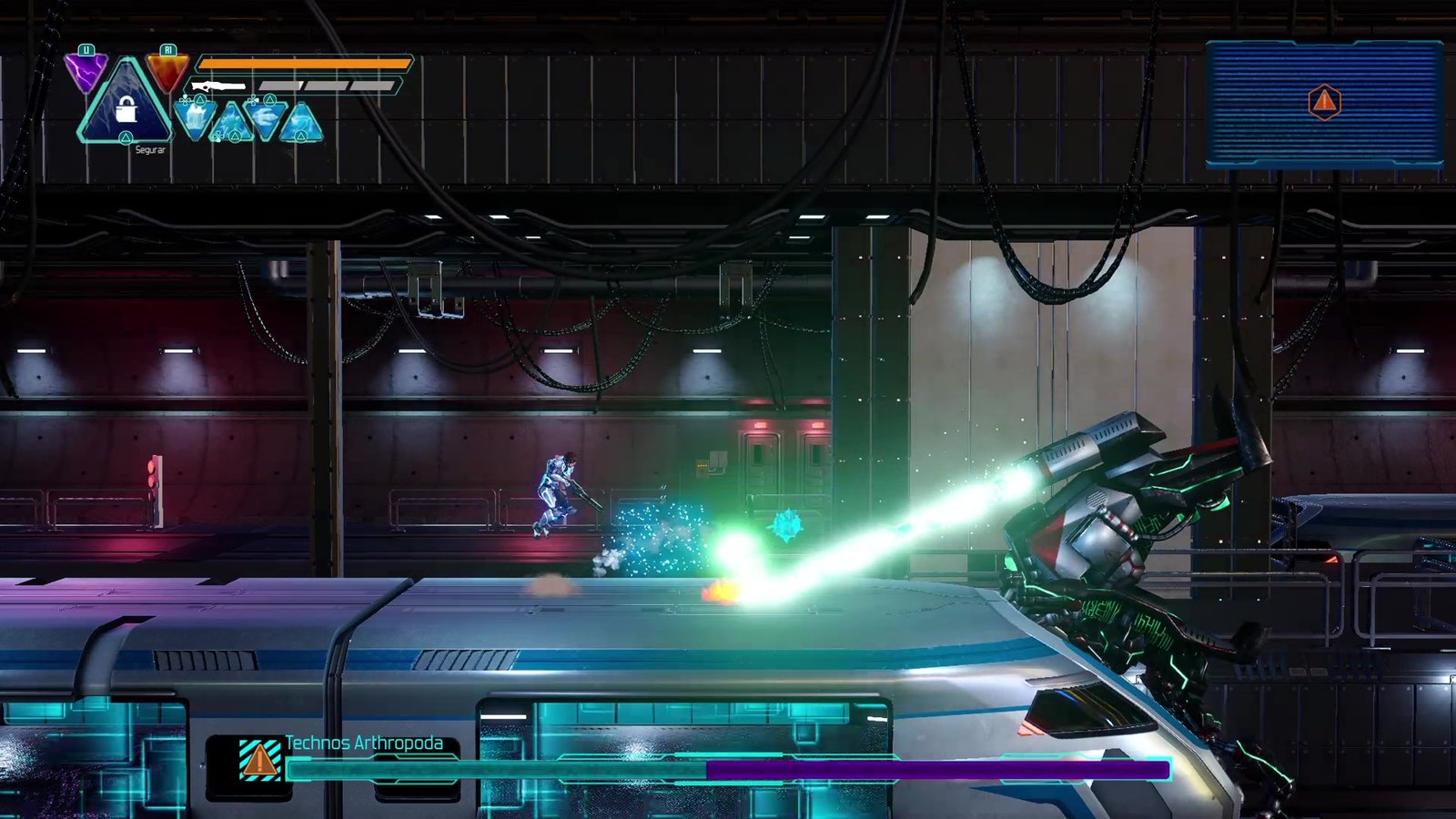Click the Technos Arthropoda boss warning icon
The height and width of the screenshot is (819, 1456).
[258, 759]
